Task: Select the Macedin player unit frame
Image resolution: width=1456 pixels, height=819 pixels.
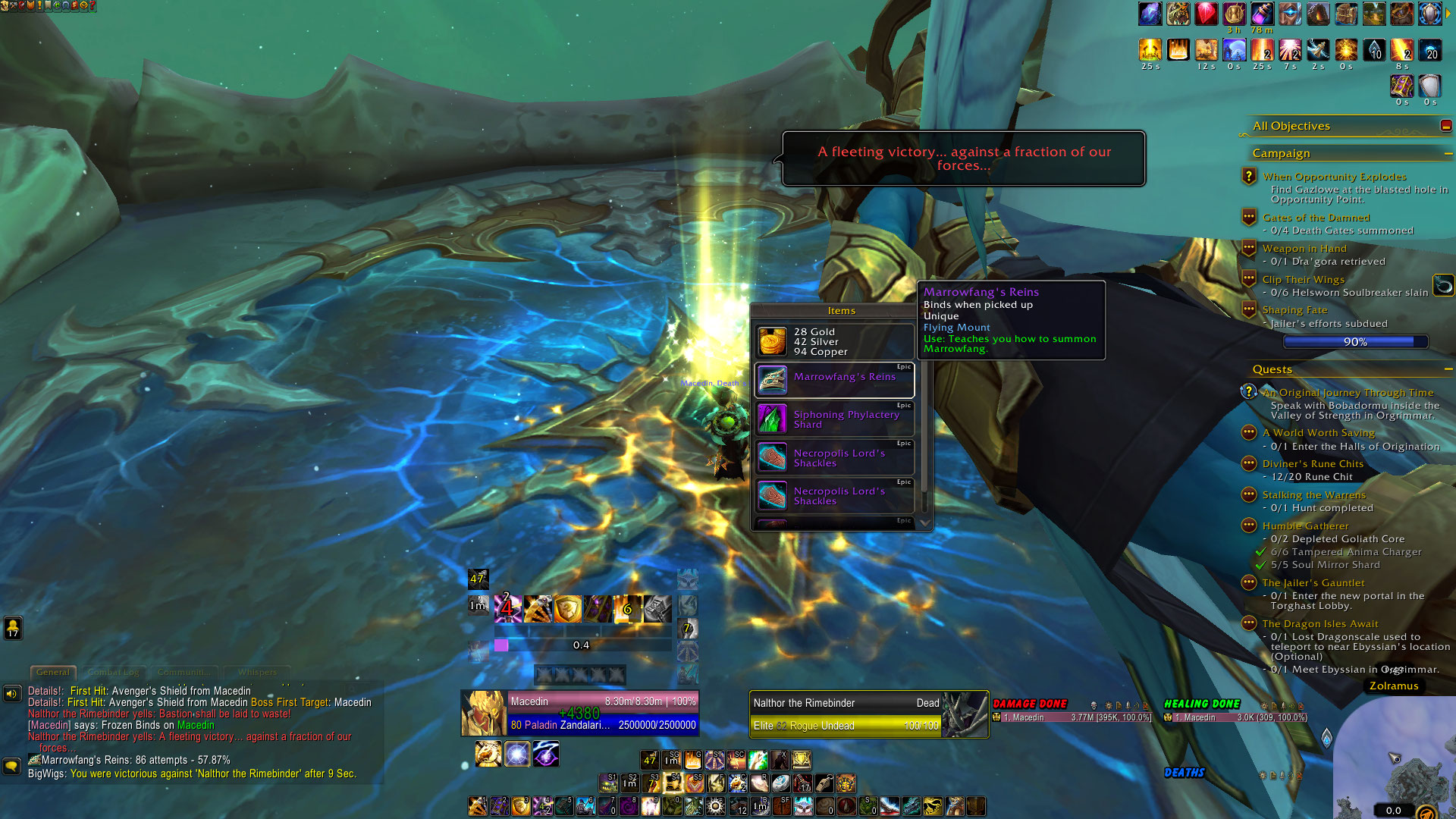Action: pos(579,713)
